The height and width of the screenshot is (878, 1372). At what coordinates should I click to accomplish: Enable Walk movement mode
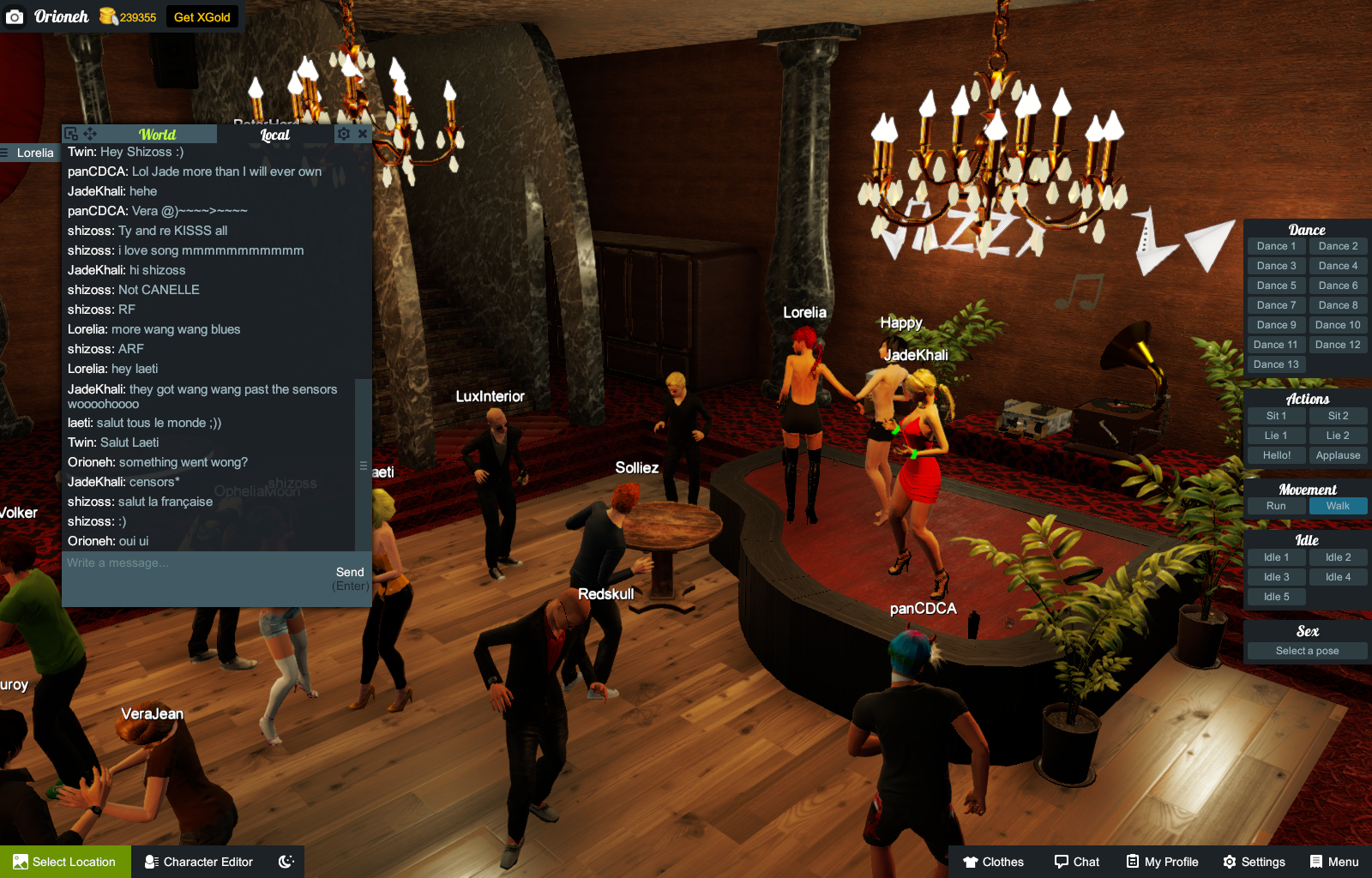(x=1338, y=506)
